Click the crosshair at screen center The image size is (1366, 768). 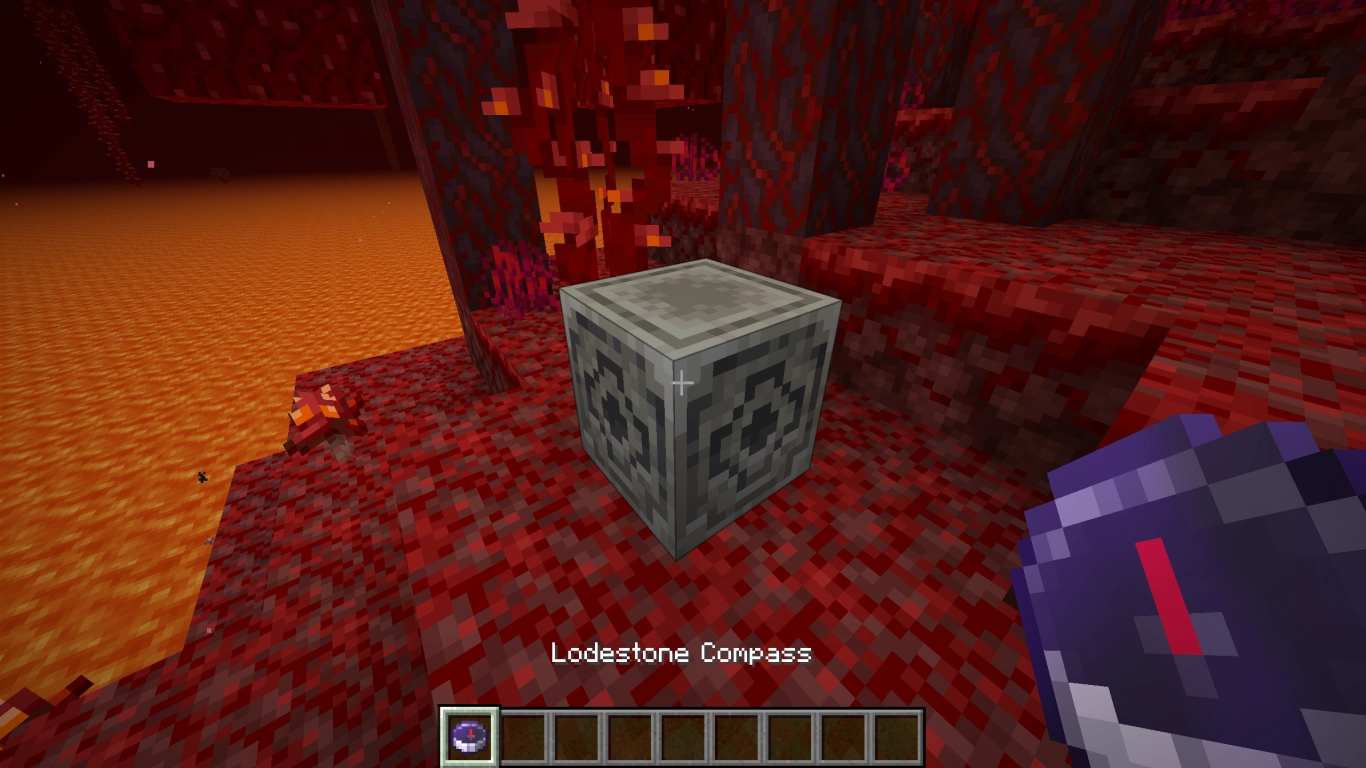tap(683, 382)
